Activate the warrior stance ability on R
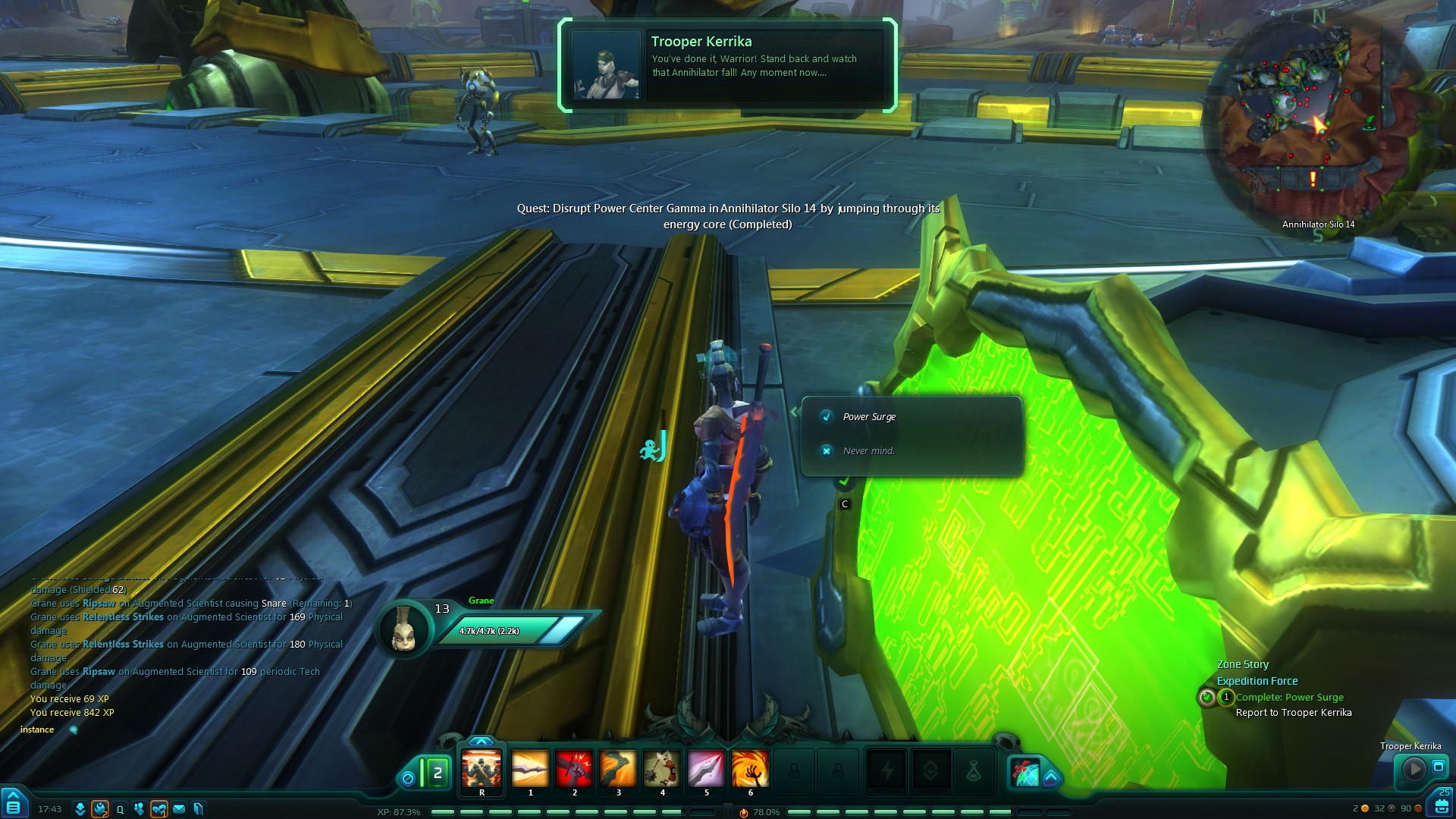 (x=482, y=770)
